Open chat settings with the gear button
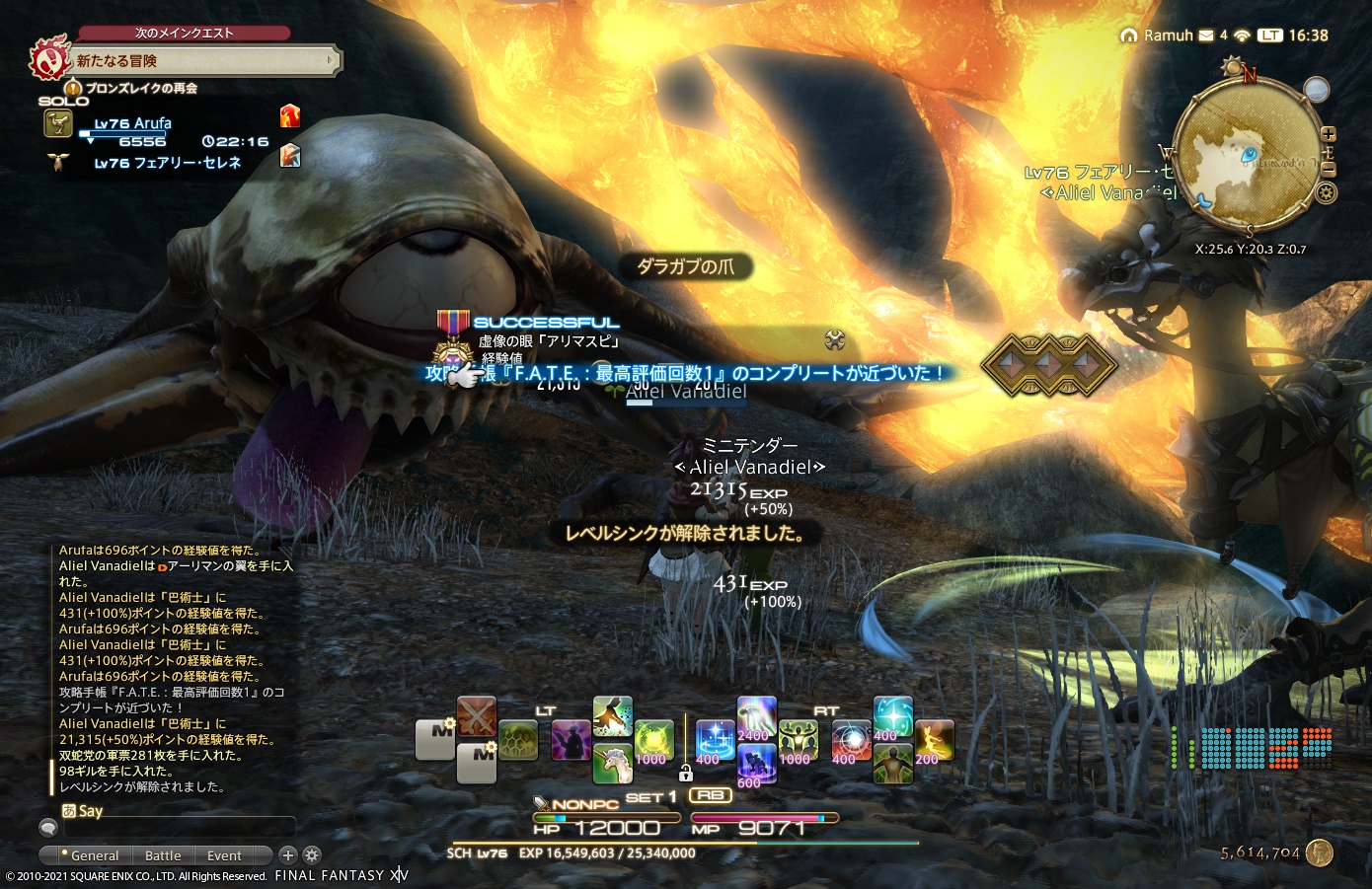1372x889 pixels. pos(311,855)
